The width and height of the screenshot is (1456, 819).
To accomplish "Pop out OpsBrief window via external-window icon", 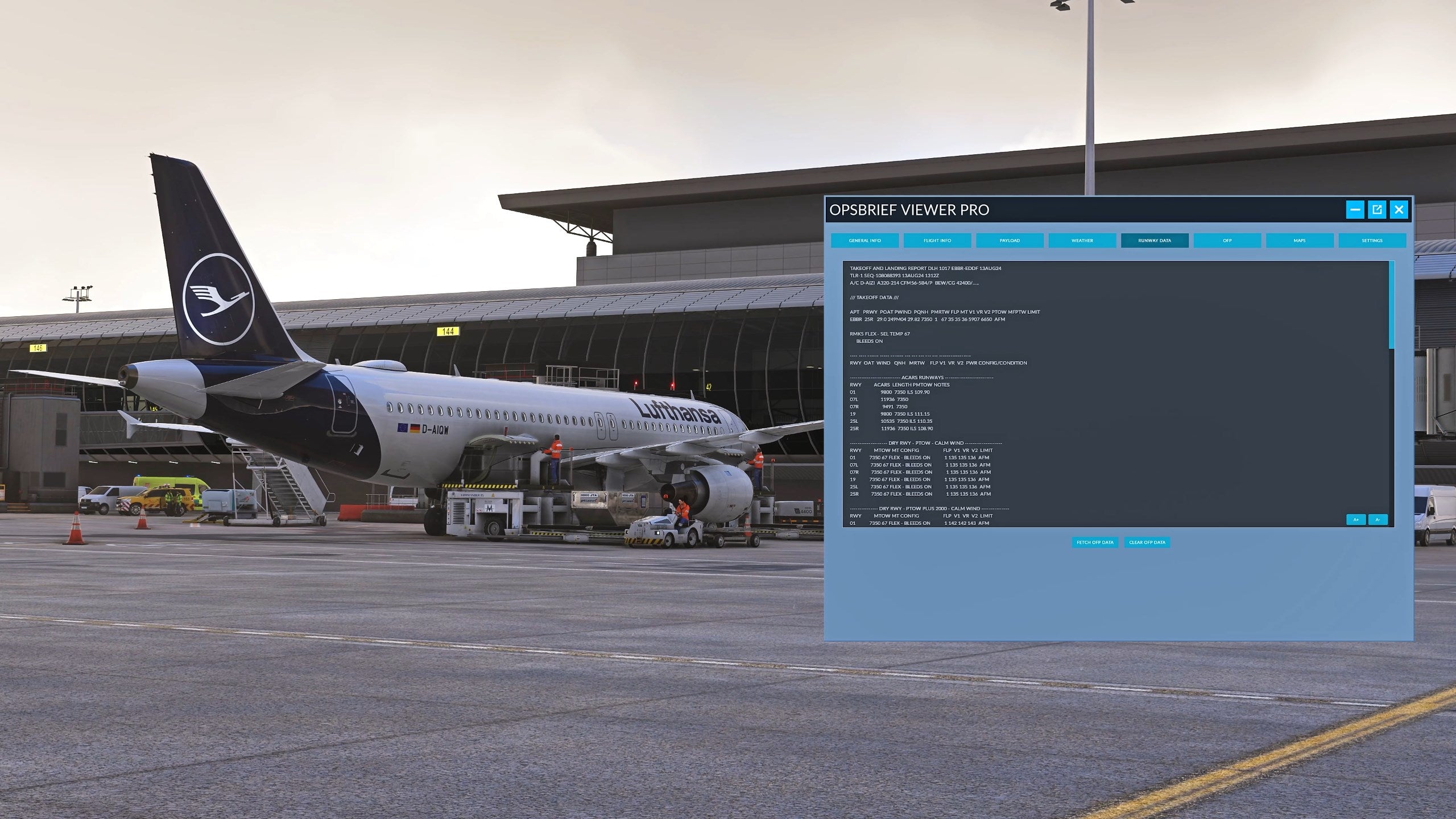I will coord(1377,210).
